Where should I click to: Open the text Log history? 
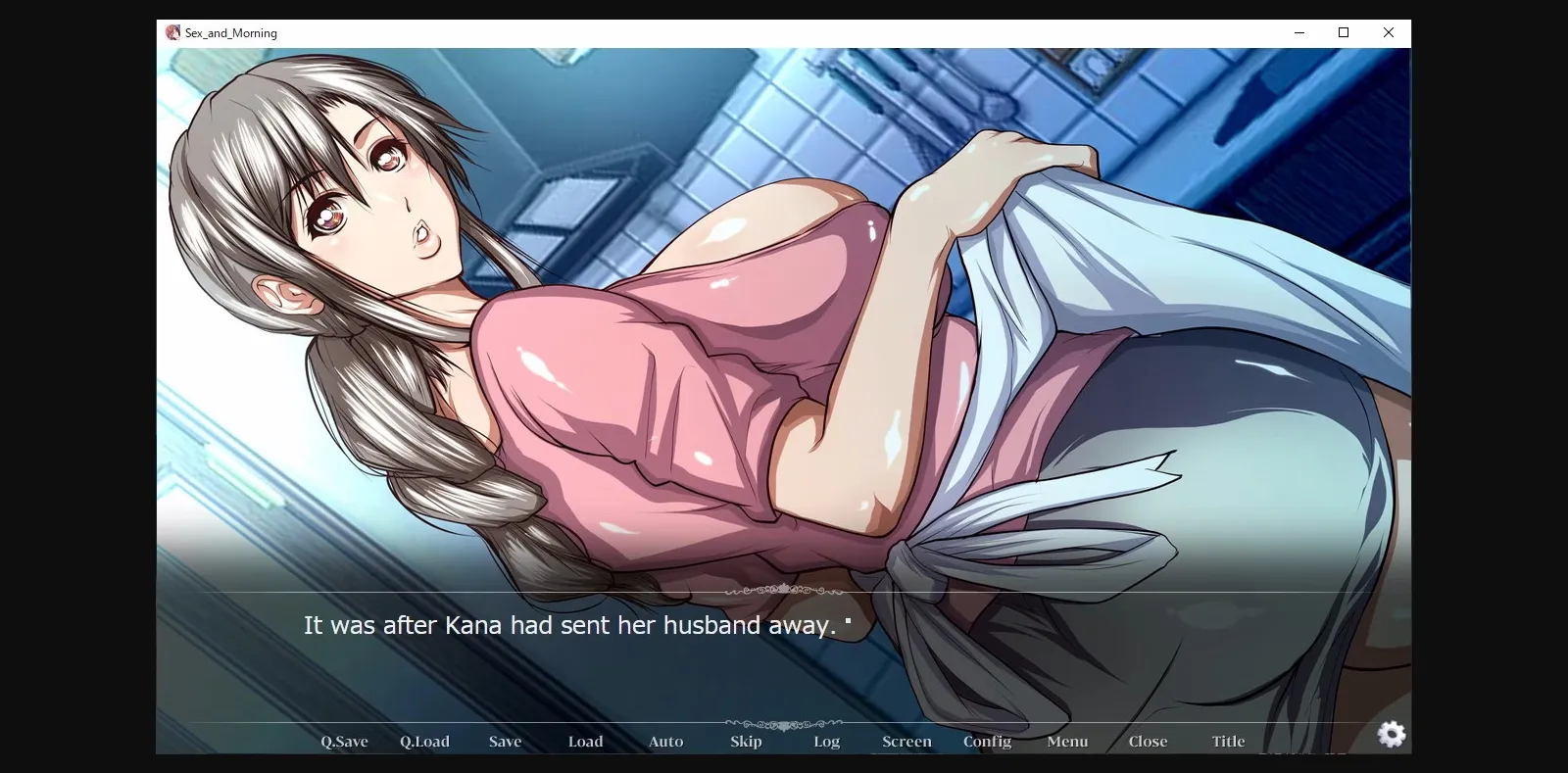pyautogui.click(x=826, y=742)
